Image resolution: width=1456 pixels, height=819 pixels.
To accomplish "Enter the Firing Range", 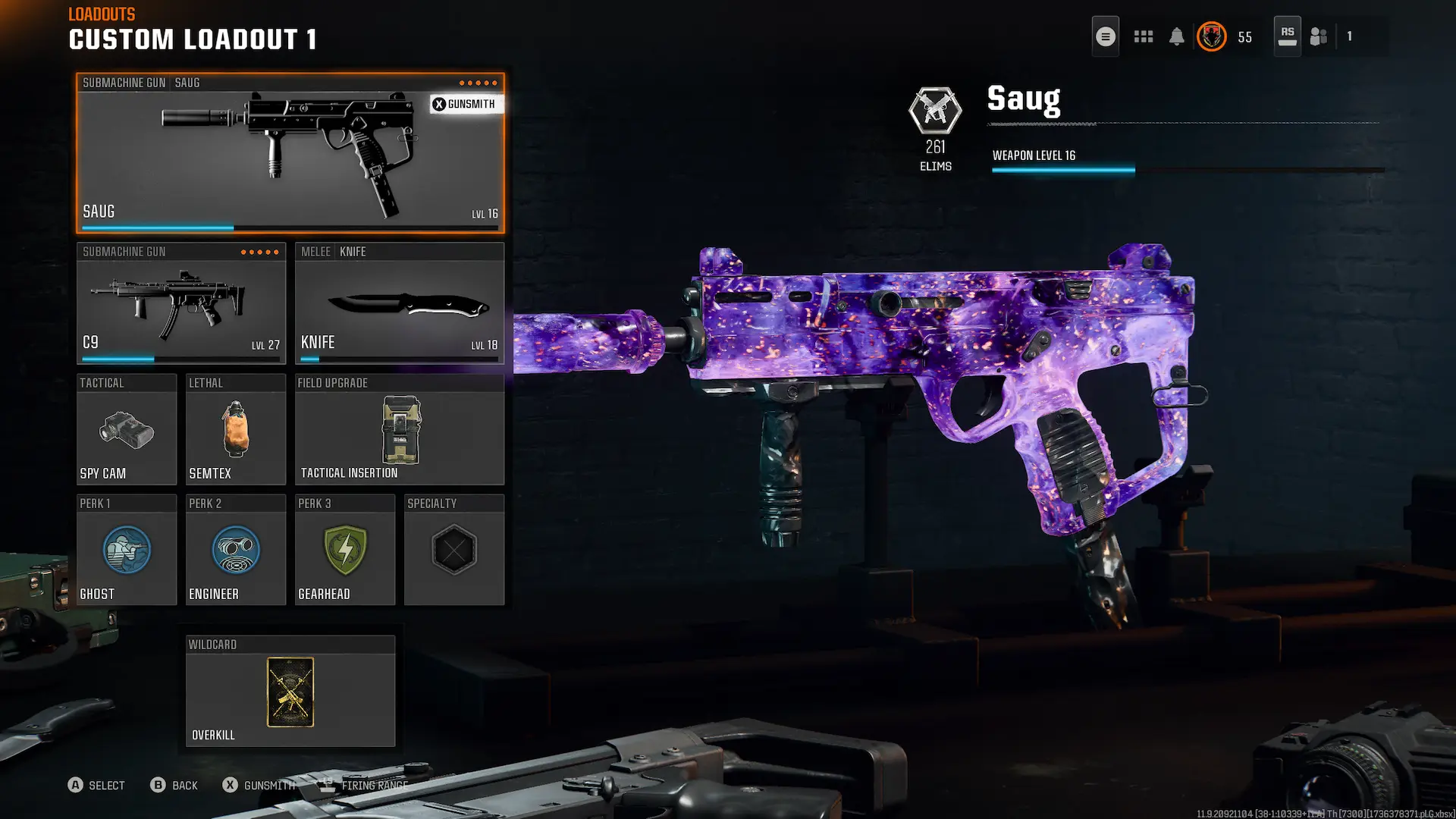I will coord(366,785).
